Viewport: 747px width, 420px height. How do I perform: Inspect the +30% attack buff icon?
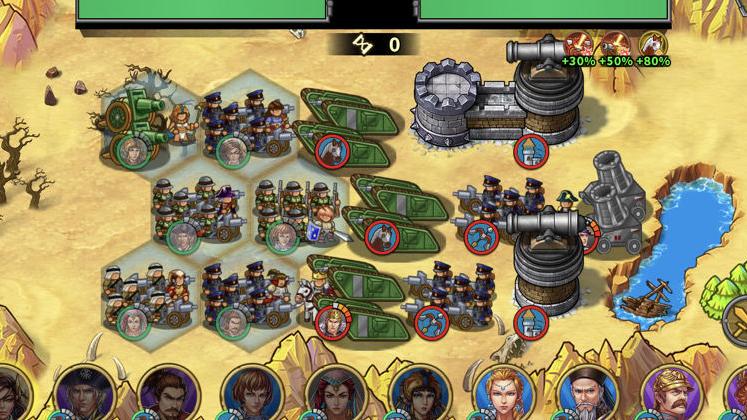[x=577, y=44]
